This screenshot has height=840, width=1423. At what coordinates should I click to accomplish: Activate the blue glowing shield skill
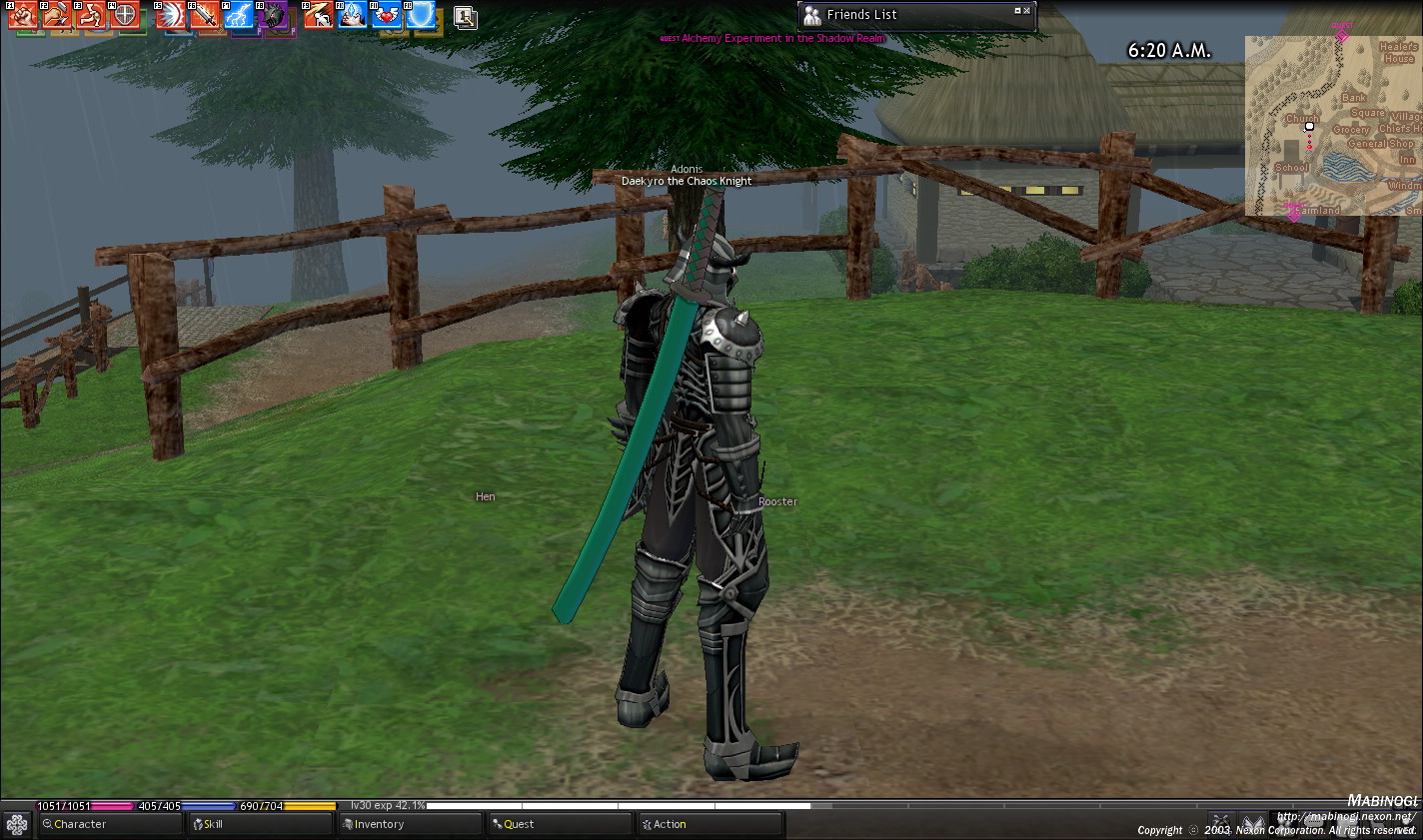[x=421, y=15]
